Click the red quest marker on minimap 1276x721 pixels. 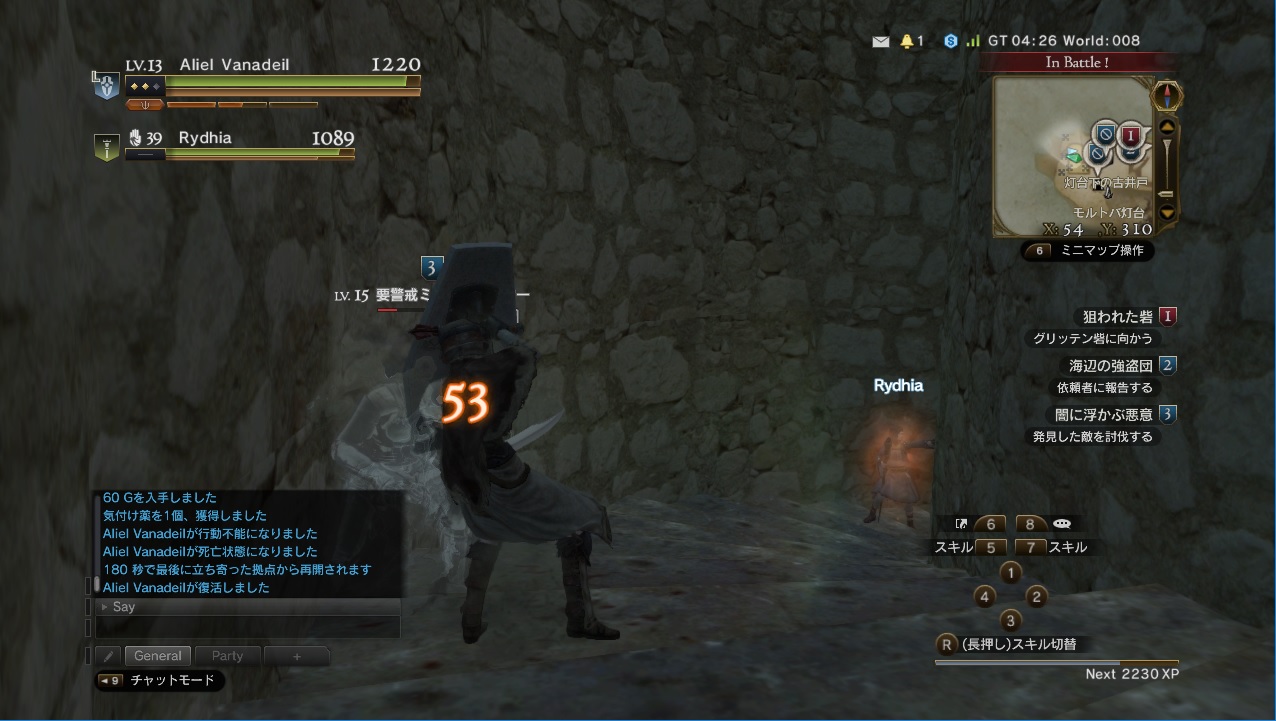coord(1130,135)
